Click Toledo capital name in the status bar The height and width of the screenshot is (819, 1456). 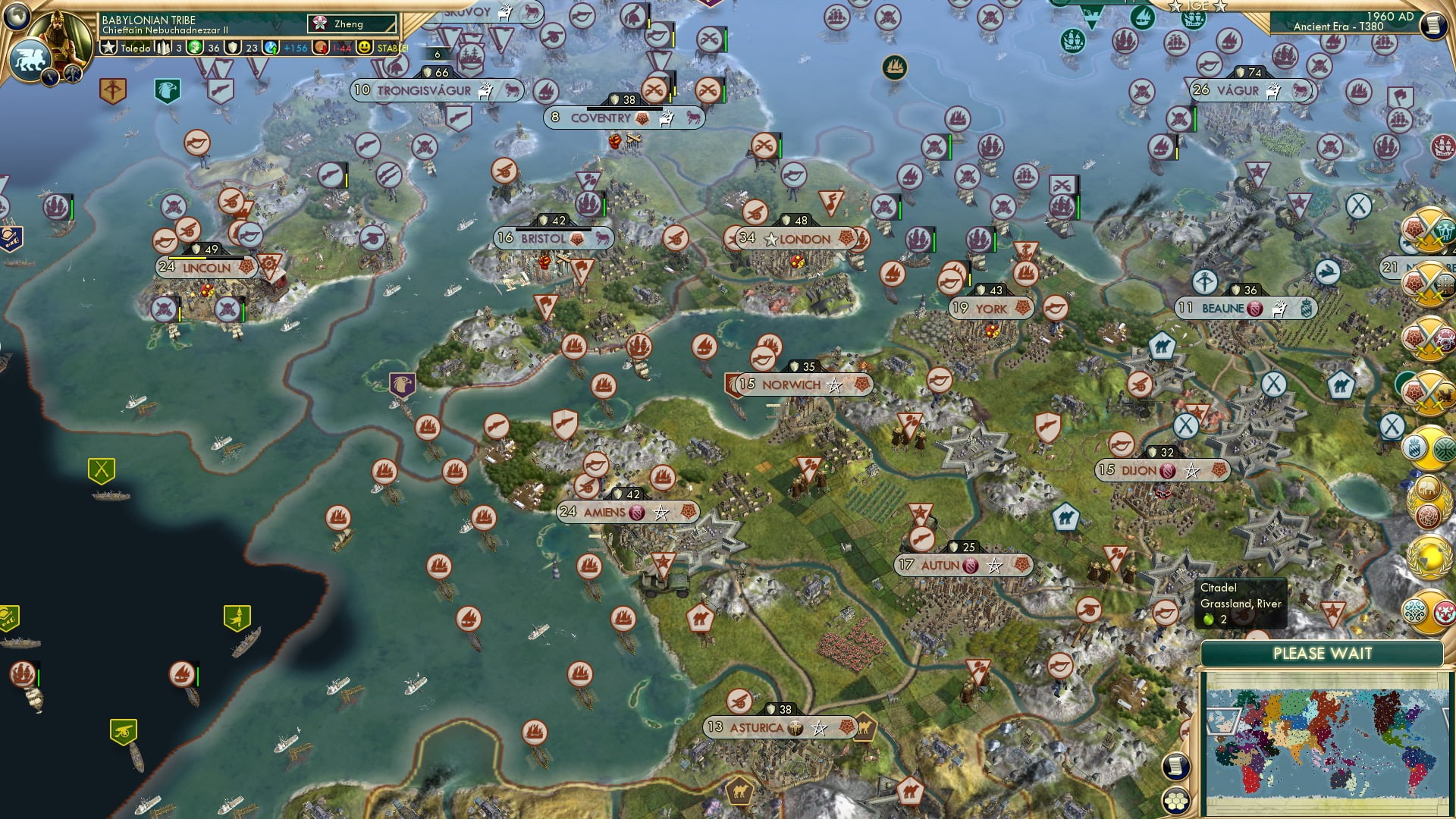[x=136, y=47]
